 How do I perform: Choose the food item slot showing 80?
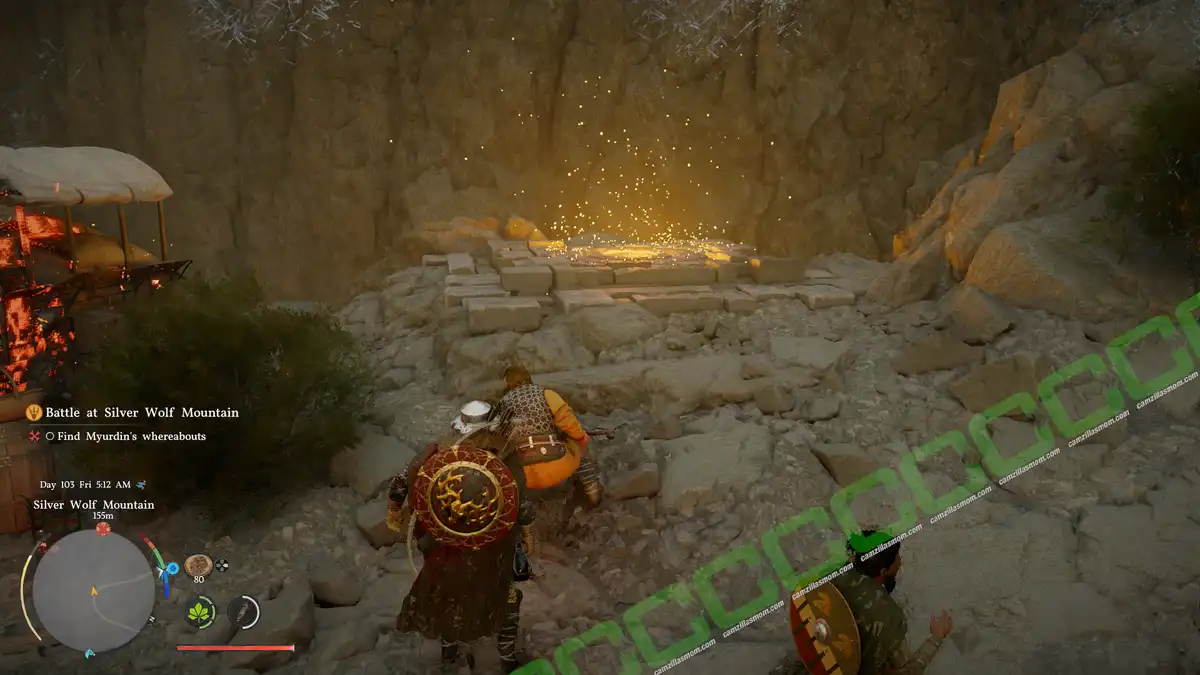click(x=198, y=565)
